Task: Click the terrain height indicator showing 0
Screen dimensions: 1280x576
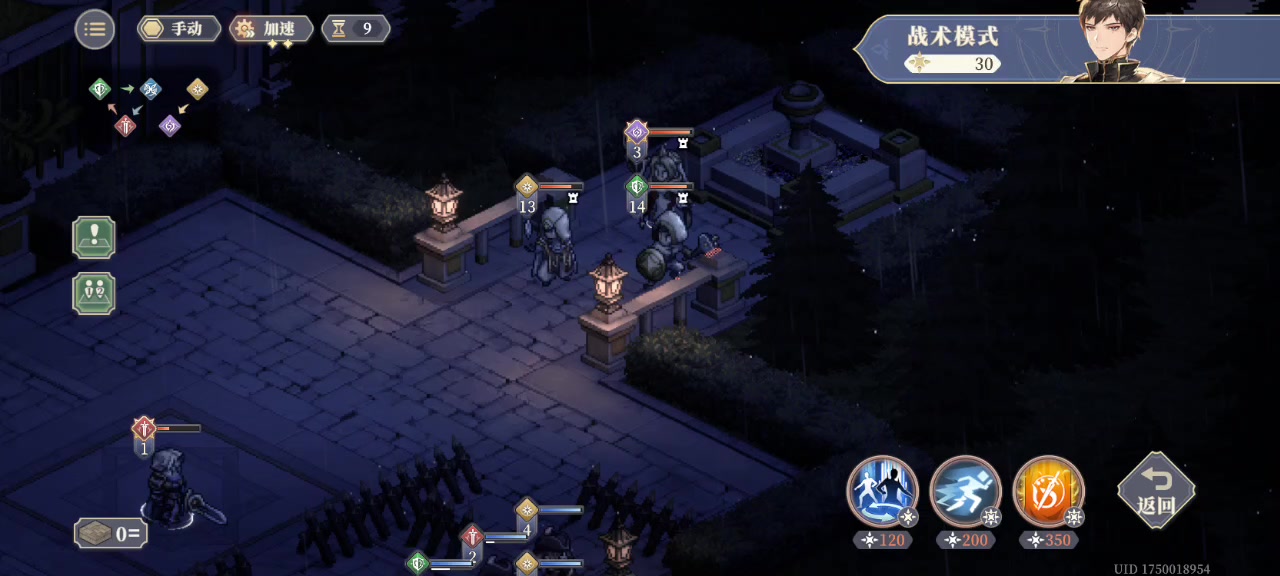Action: [x=111, y=533]
